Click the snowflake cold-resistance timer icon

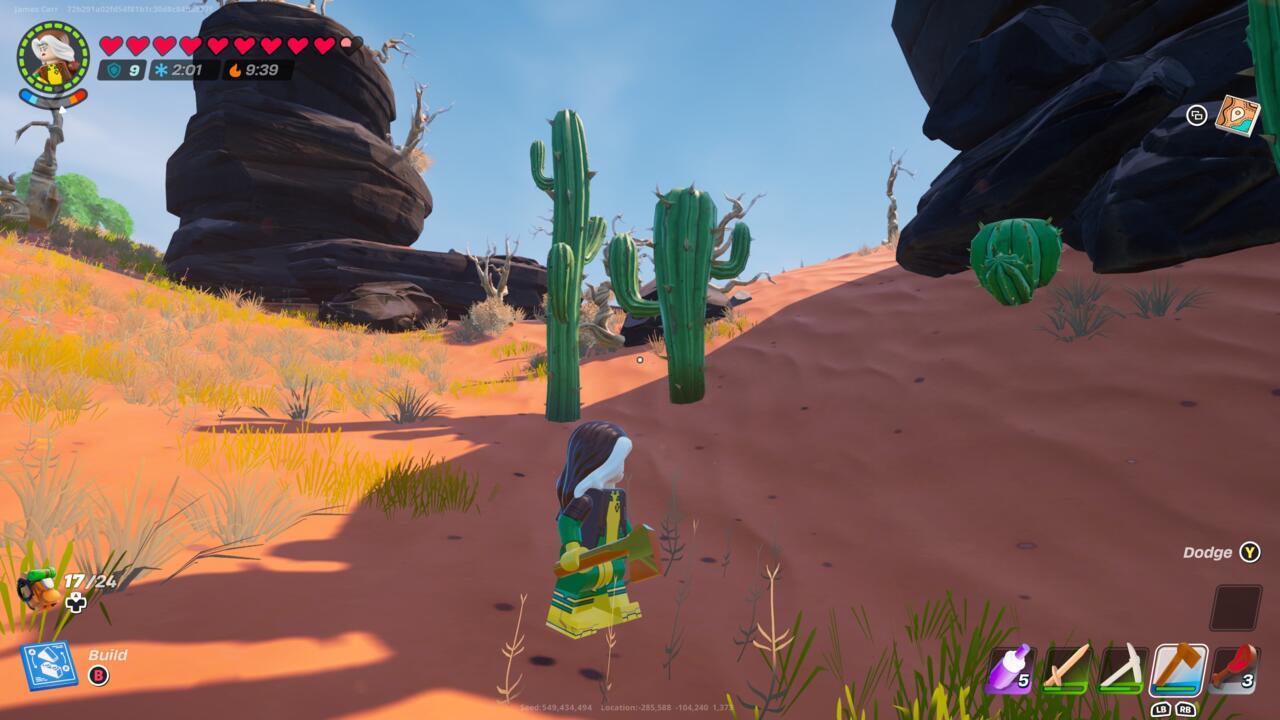(x=161, y=69)
